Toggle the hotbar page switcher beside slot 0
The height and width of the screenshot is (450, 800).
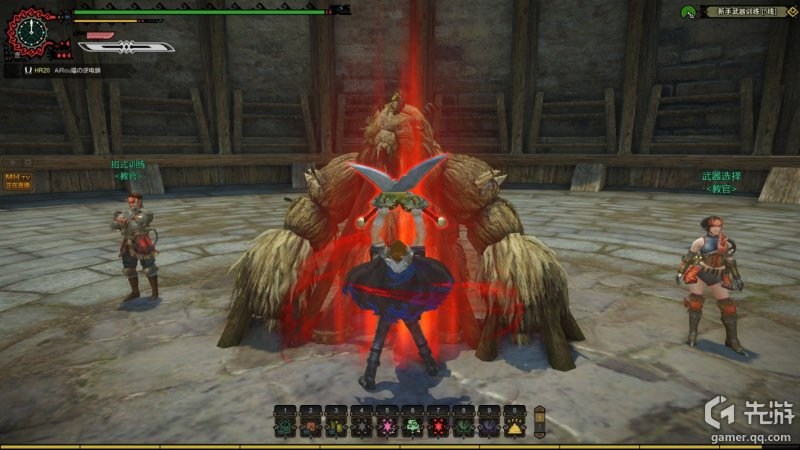click(540, 420)
